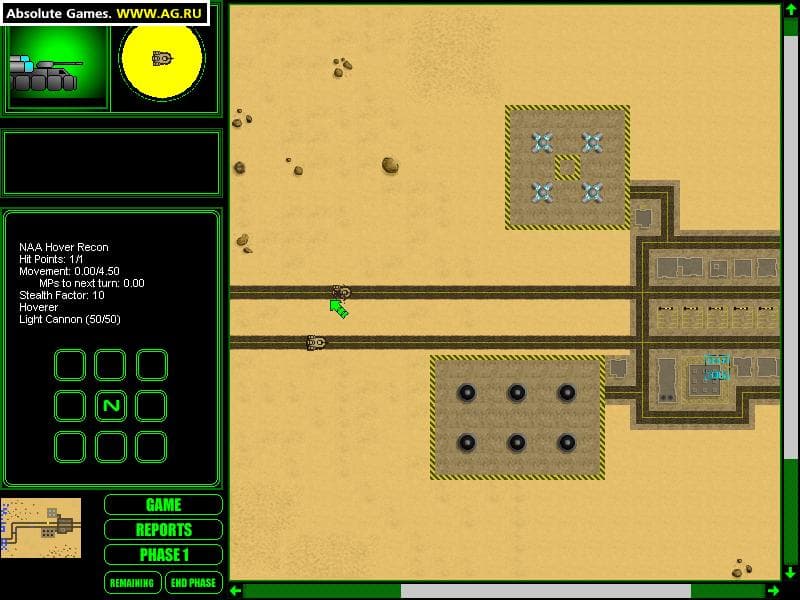Click the yellow circle unit top-view
Viewport: 800px width, 600px height.
click(x=162, y=59)
